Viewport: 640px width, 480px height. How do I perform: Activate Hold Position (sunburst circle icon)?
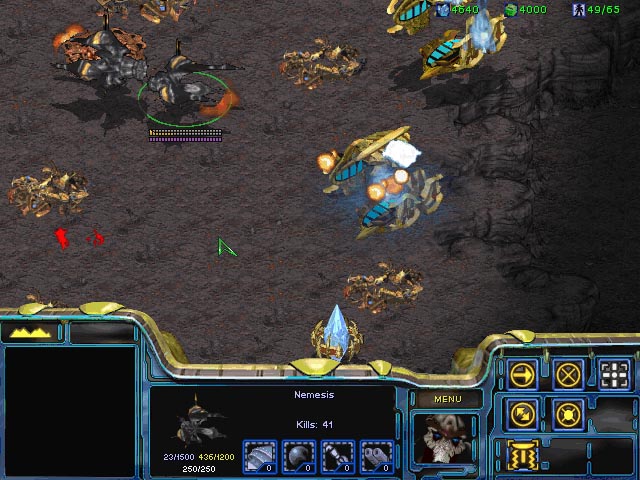[569, 412]
